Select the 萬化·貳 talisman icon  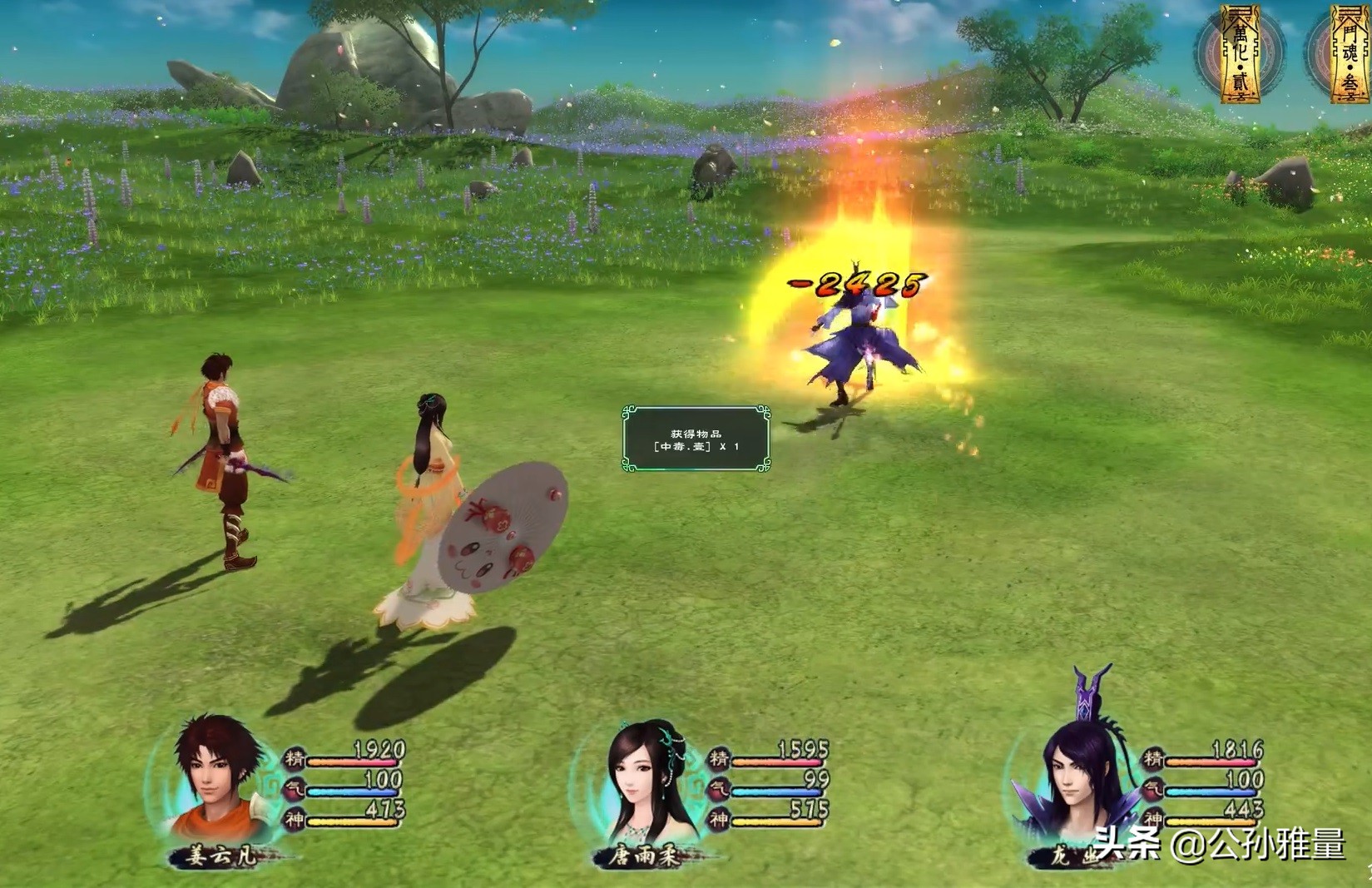coord(1239,53)
